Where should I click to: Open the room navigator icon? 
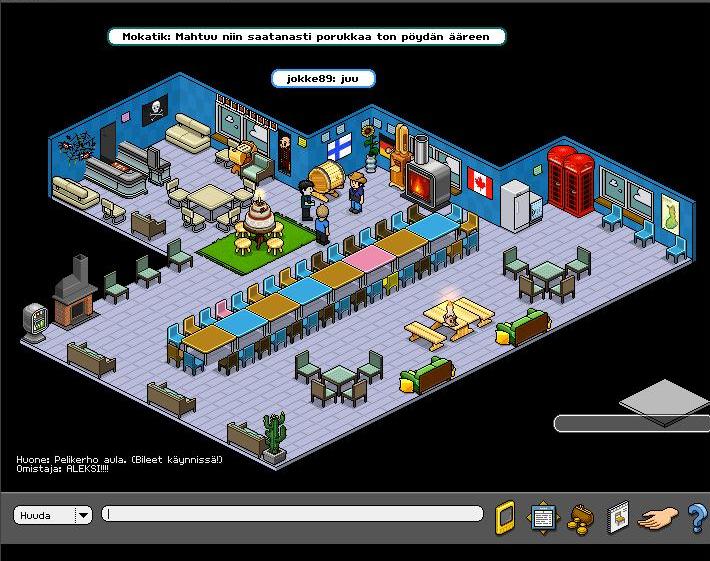pos(543,517)
